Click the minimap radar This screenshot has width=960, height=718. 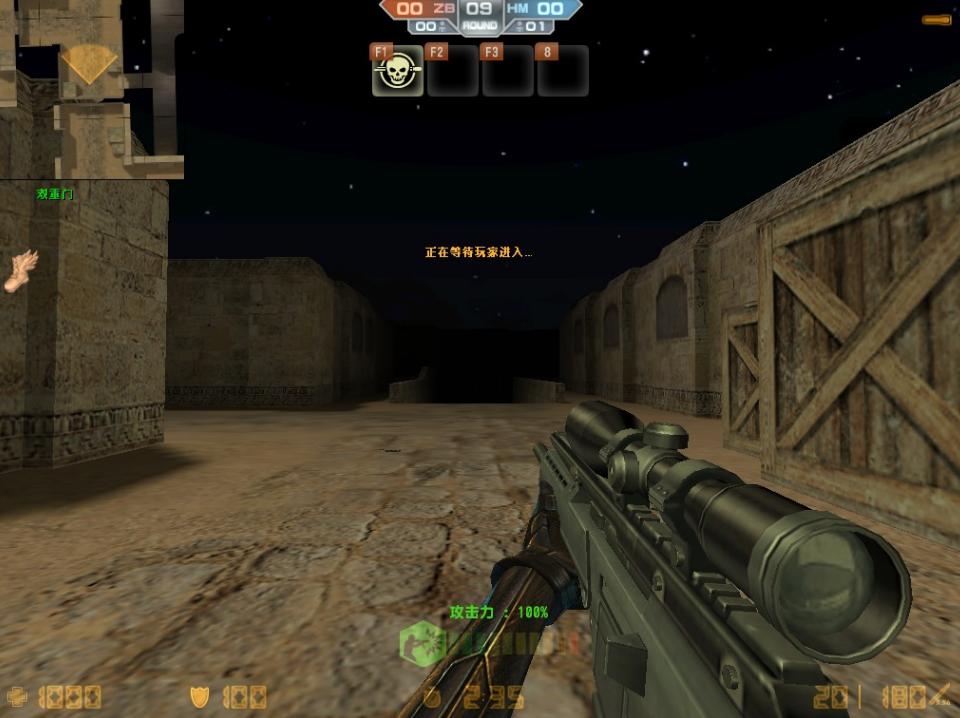click(91, 88)
